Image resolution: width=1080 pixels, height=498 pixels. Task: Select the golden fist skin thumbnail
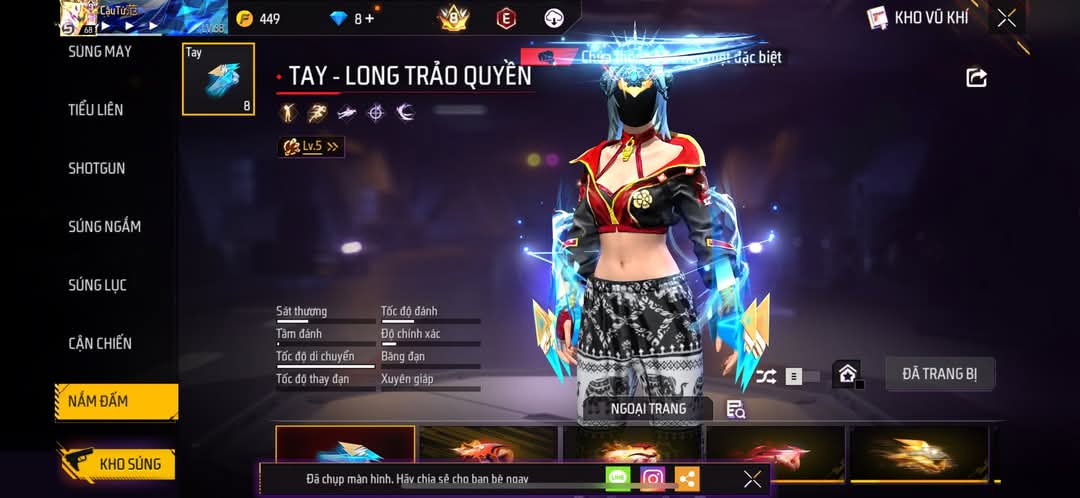pos(917,452)
